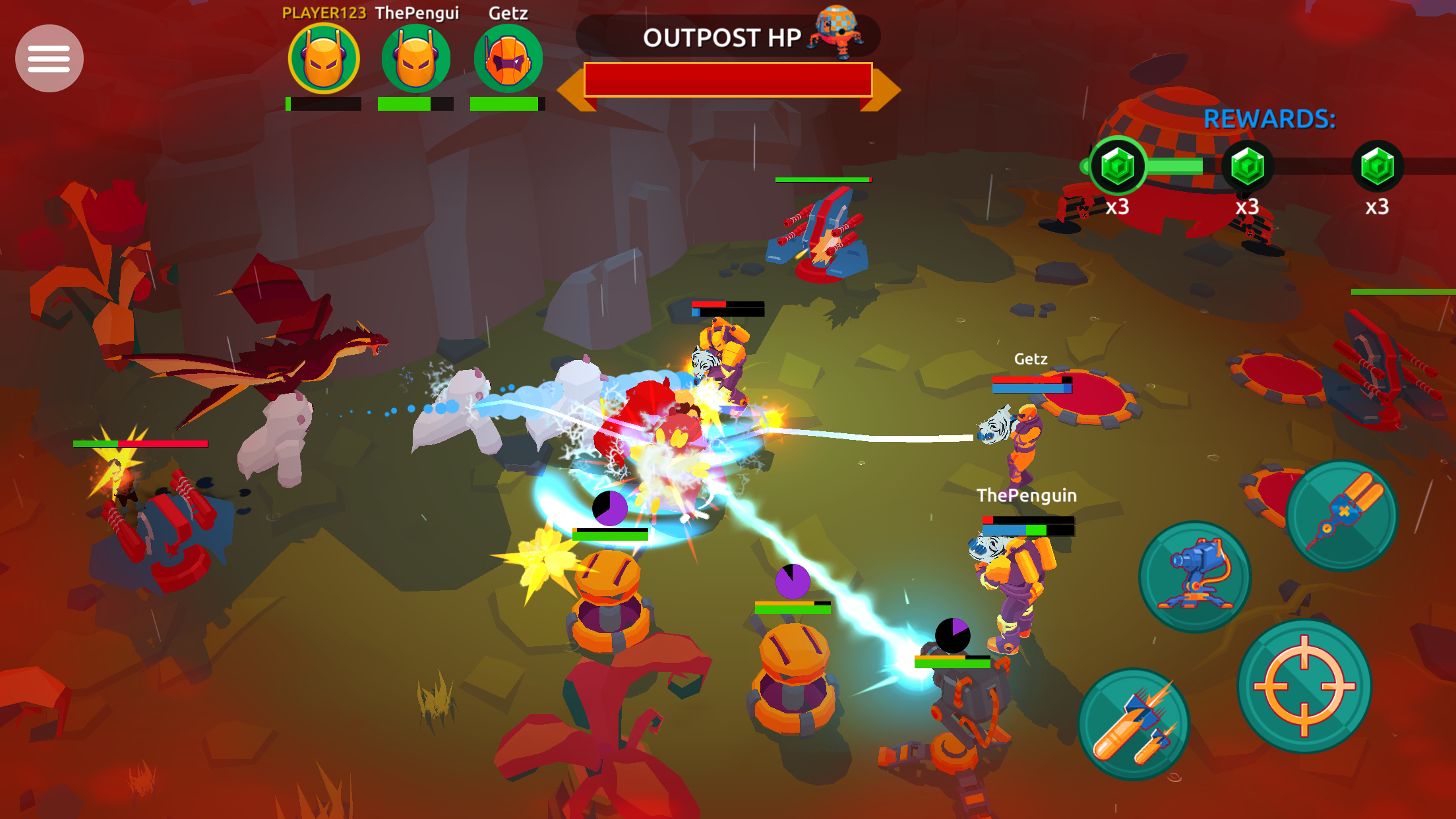Screen dimensions: 1456x819
Task: Activate the crosshair attack button
Action: tap(1304, 686)
